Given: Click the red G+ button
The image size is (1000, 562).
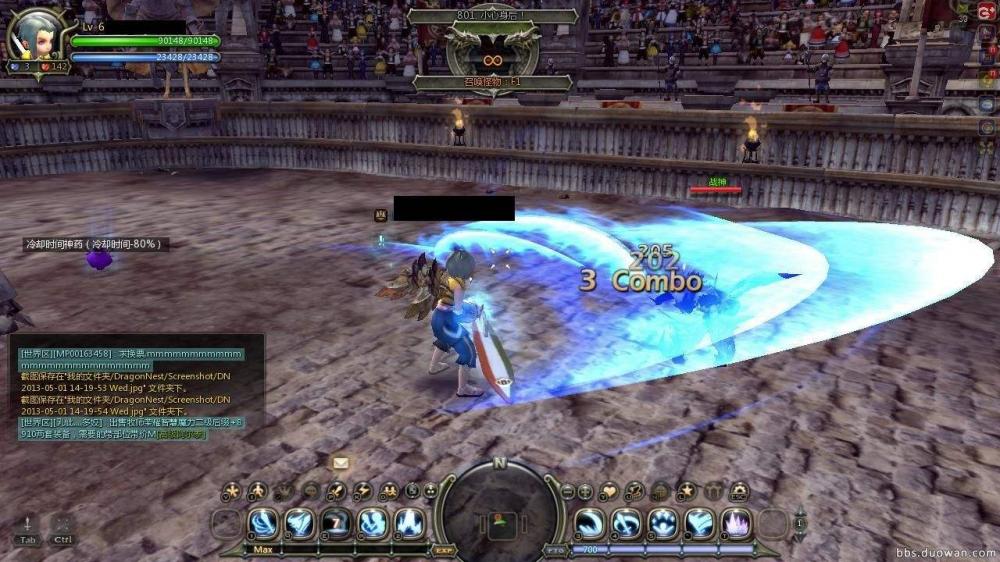Looking at the screenshot, I should [989, 9].
